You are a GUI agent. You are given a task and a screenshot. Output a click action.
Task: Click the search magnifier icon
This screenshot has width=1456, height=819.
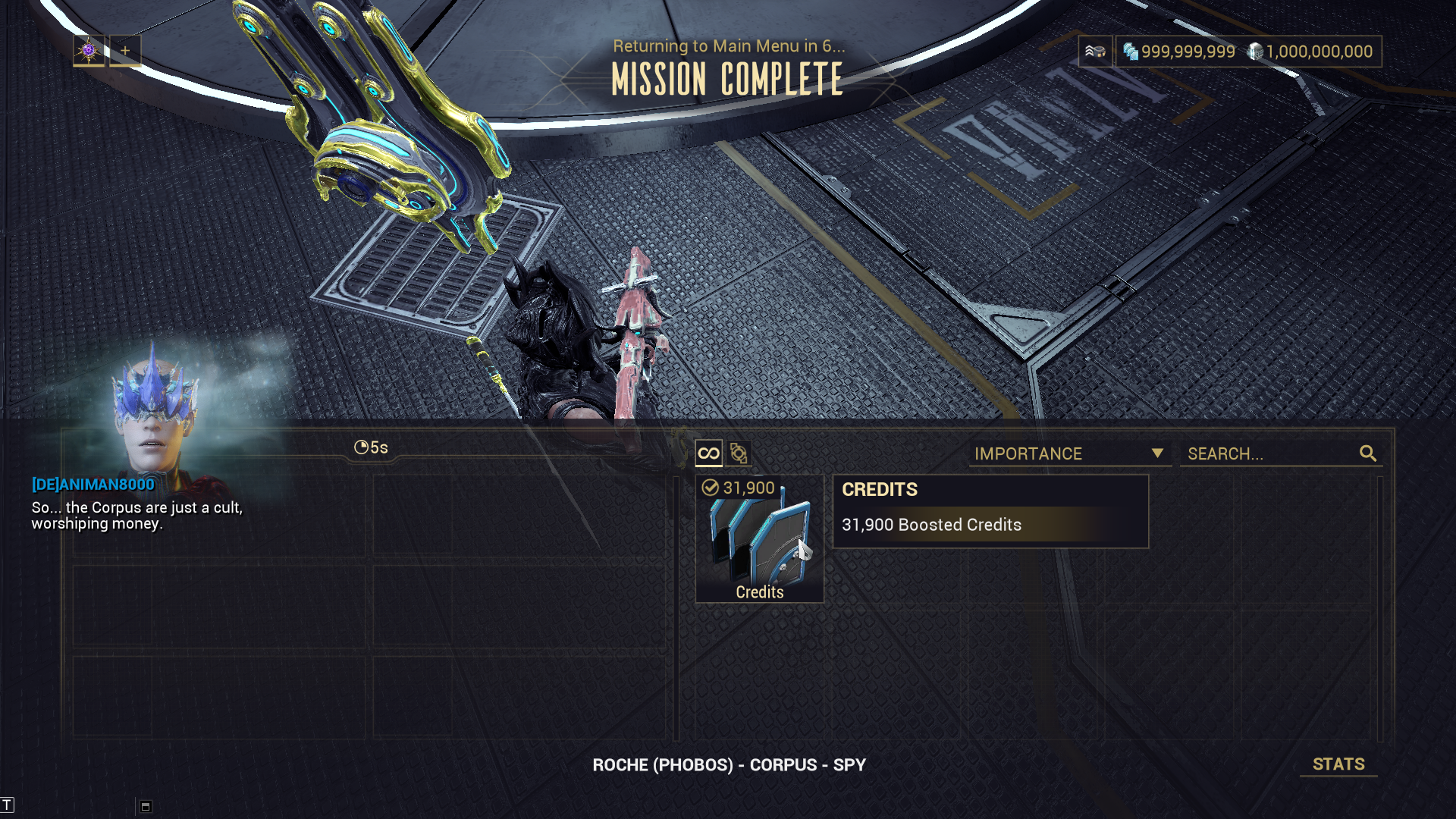coord(1368,453)
